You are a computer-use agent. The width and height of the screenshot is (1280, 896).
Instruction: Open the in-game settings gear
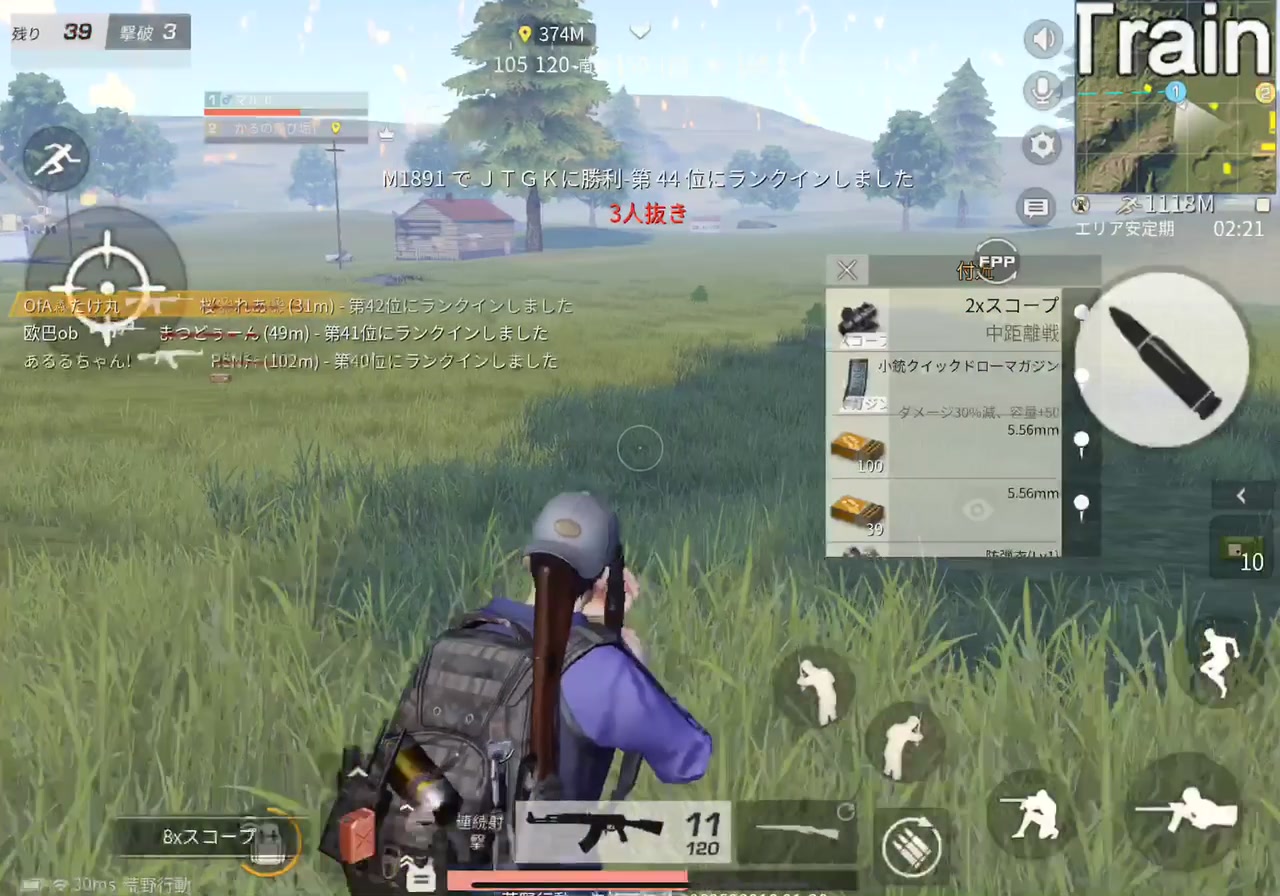[x=1042, y=145]
